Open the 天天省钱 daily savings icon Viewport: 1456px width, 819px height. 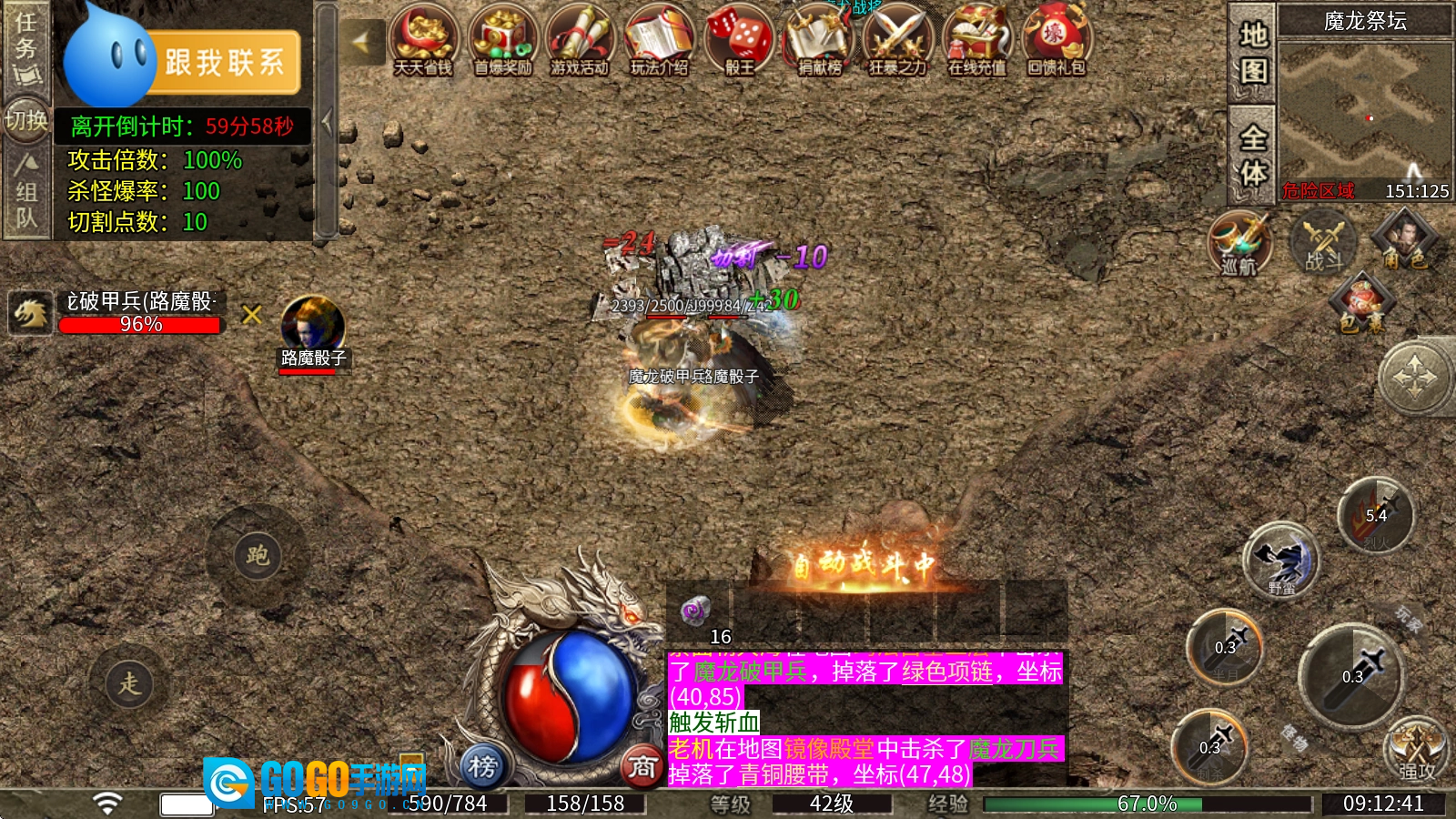423,41
